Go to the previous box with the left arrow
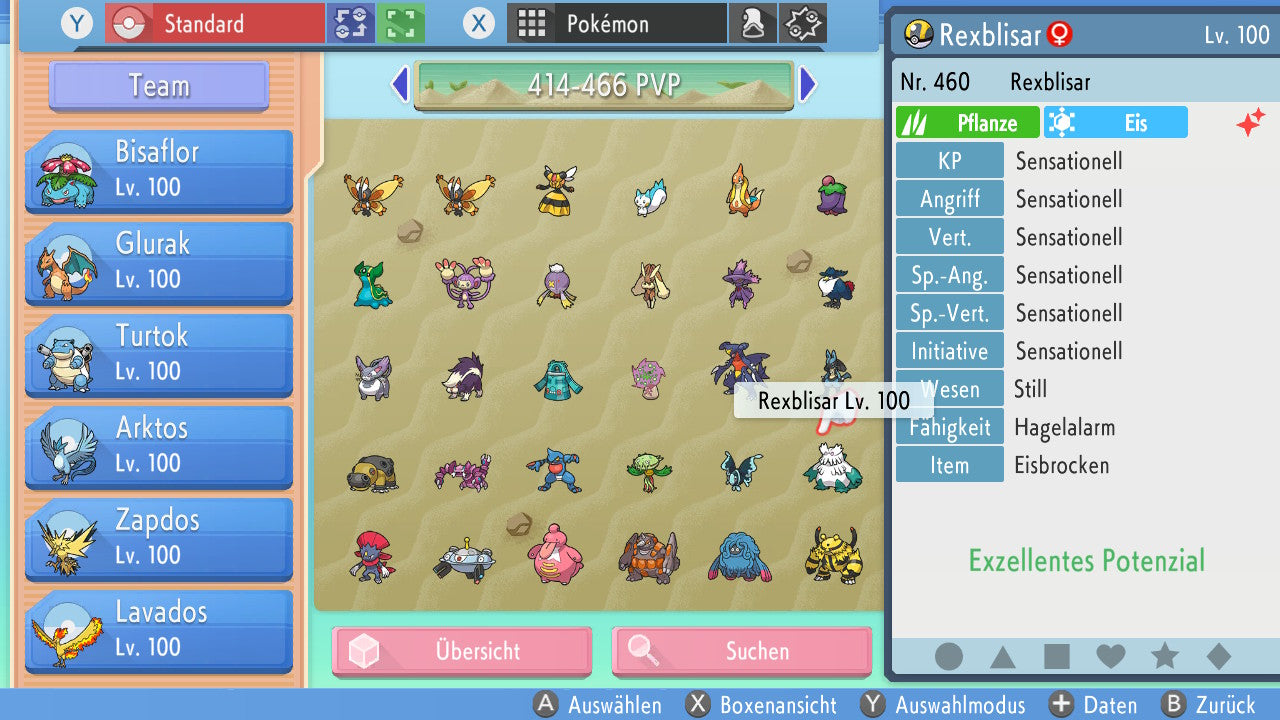This screenshot has height=720, width=1280. pos(399,86)
